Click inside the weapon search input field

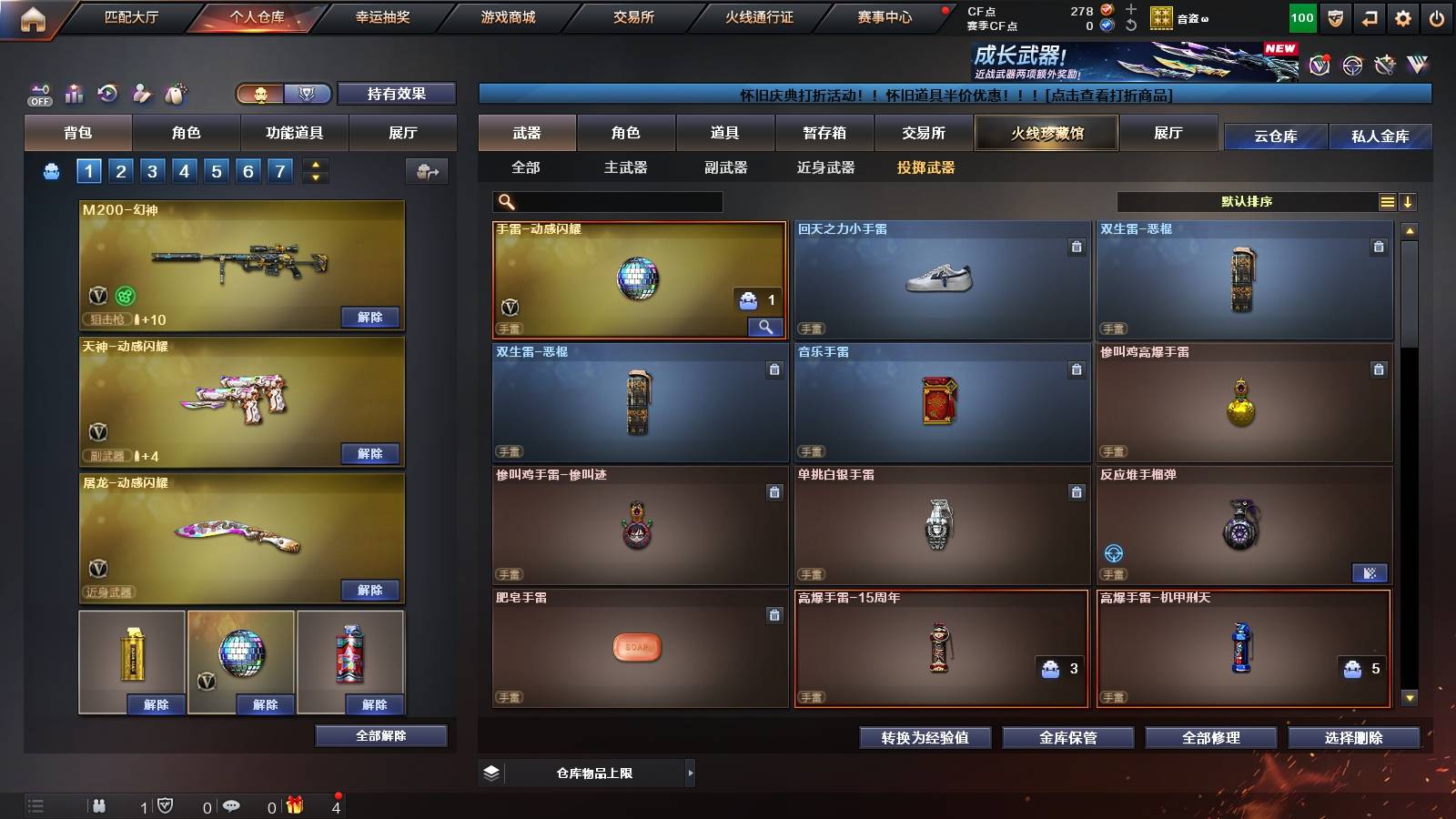click(x=610, y=199)
